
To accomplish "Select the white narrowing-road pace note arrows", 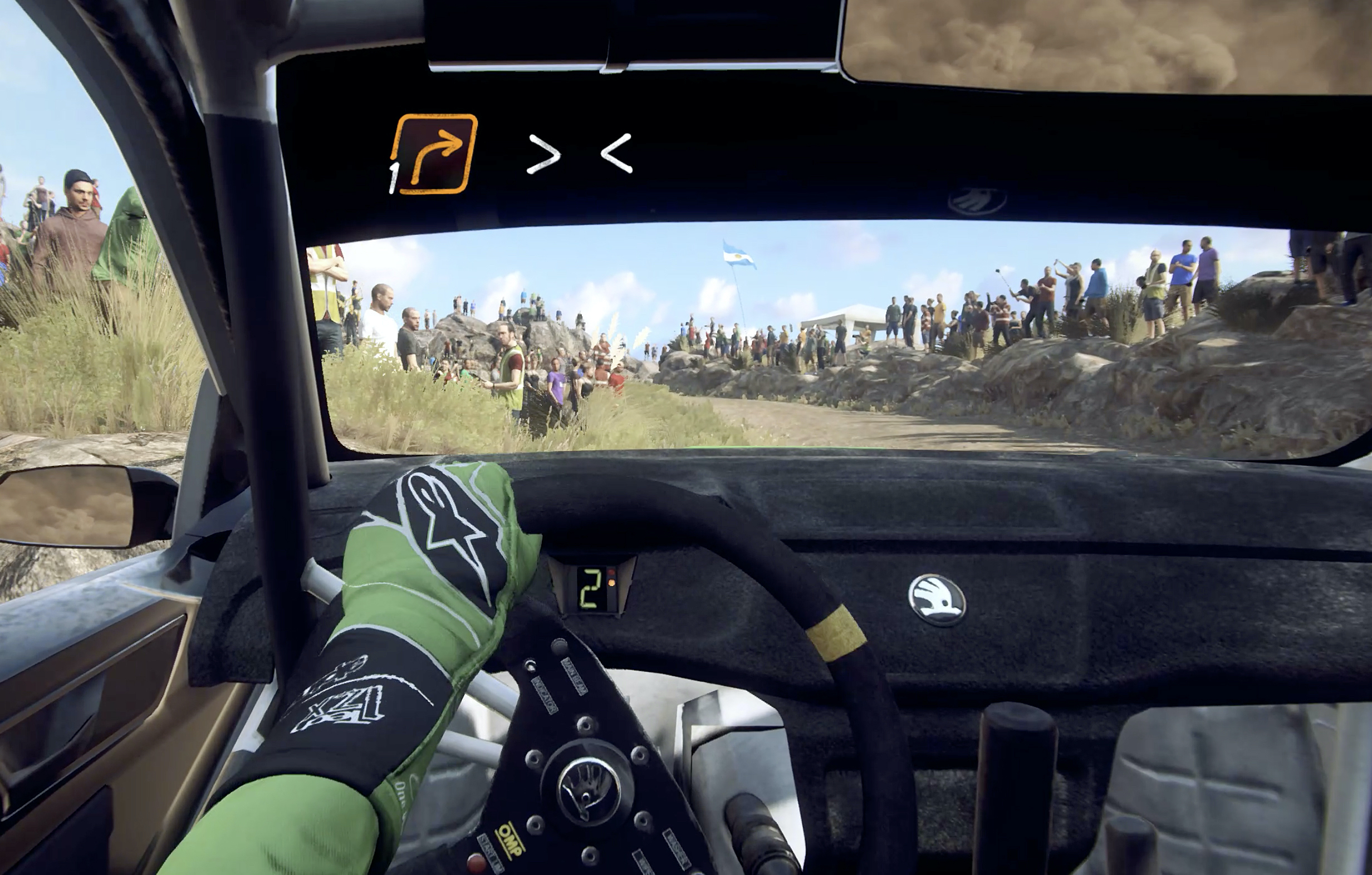I will 580,153.
